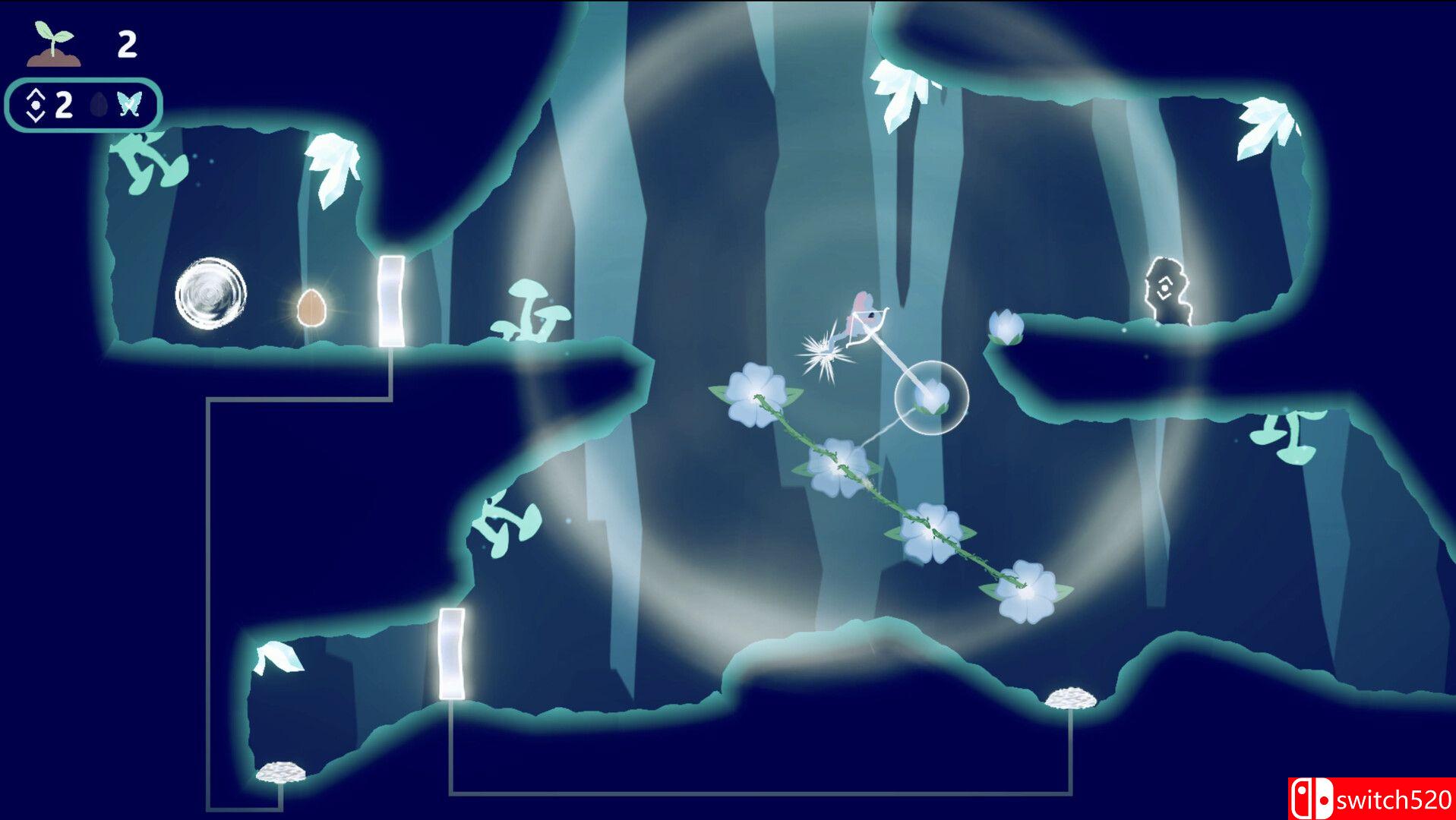
Task: Click the sprout counter icon
Action: (x=52, y=42)
